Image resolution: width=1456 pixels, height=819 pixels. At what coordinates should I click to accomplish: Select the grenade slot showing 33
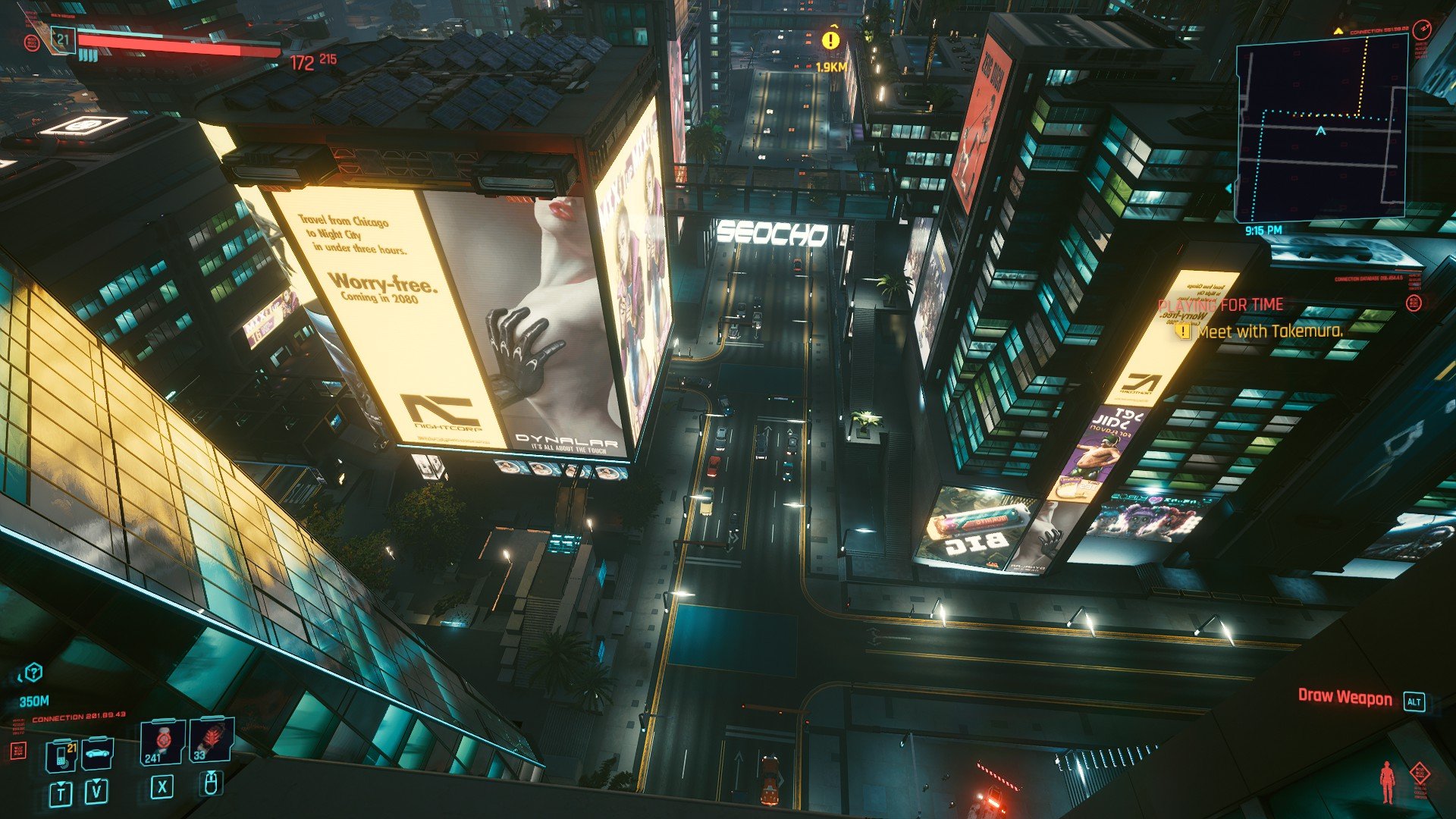[x=211, y=741]
